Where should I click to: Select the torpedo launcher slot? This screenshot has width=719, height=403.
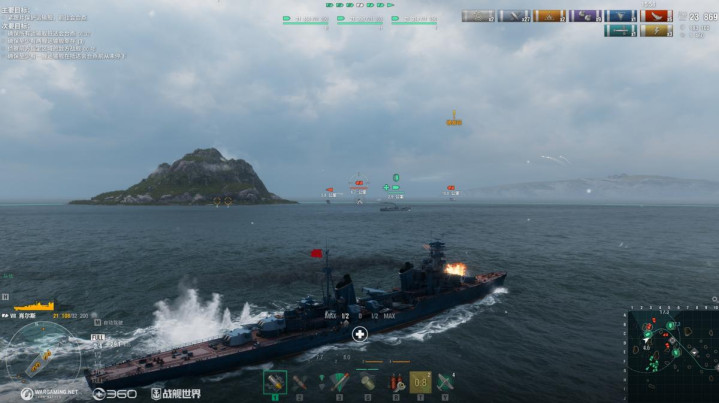pos(338,381)
